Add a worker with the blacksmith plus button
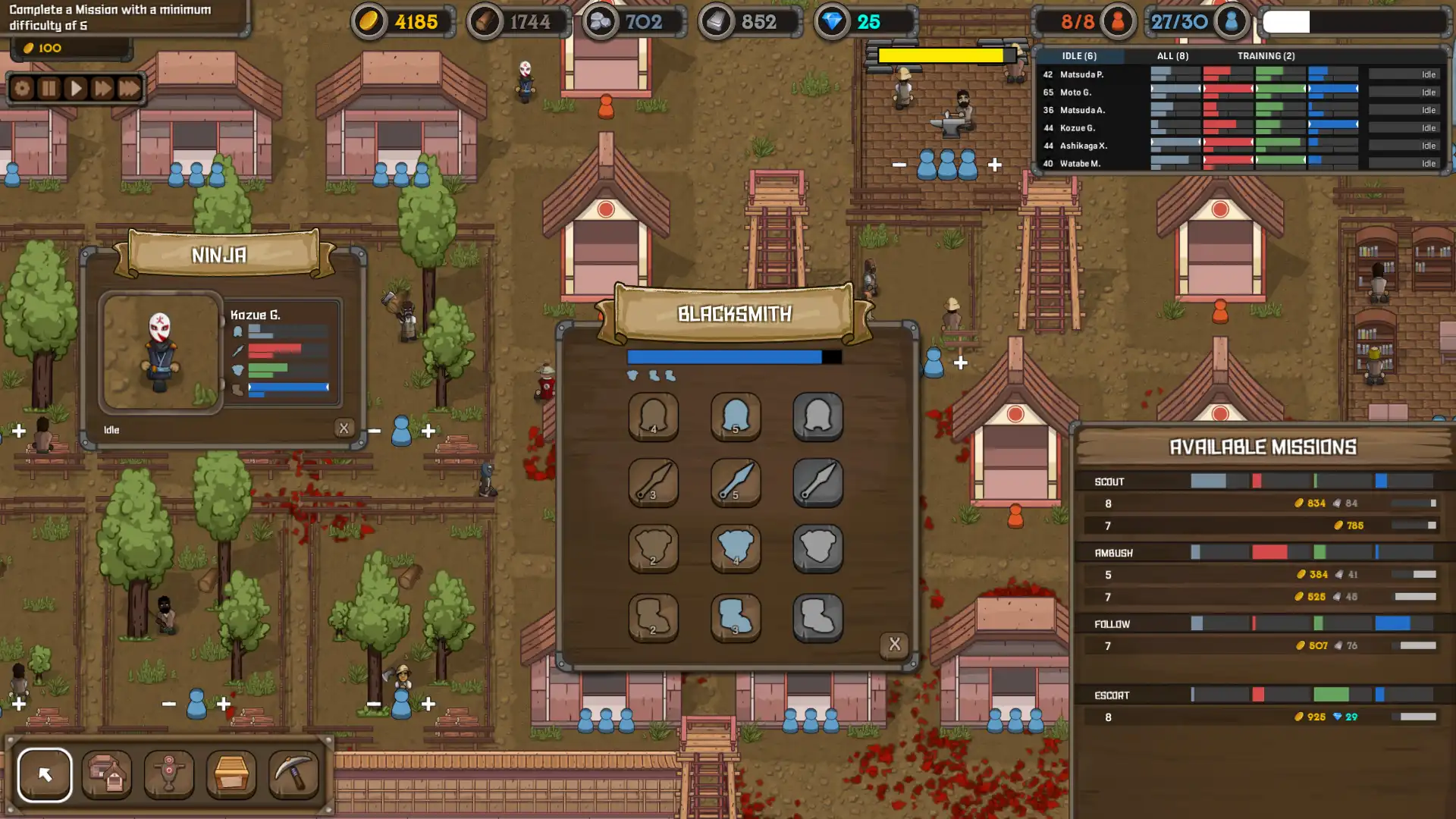Image resolution: width=1456 pixels, height=819 pixels. 960,364
